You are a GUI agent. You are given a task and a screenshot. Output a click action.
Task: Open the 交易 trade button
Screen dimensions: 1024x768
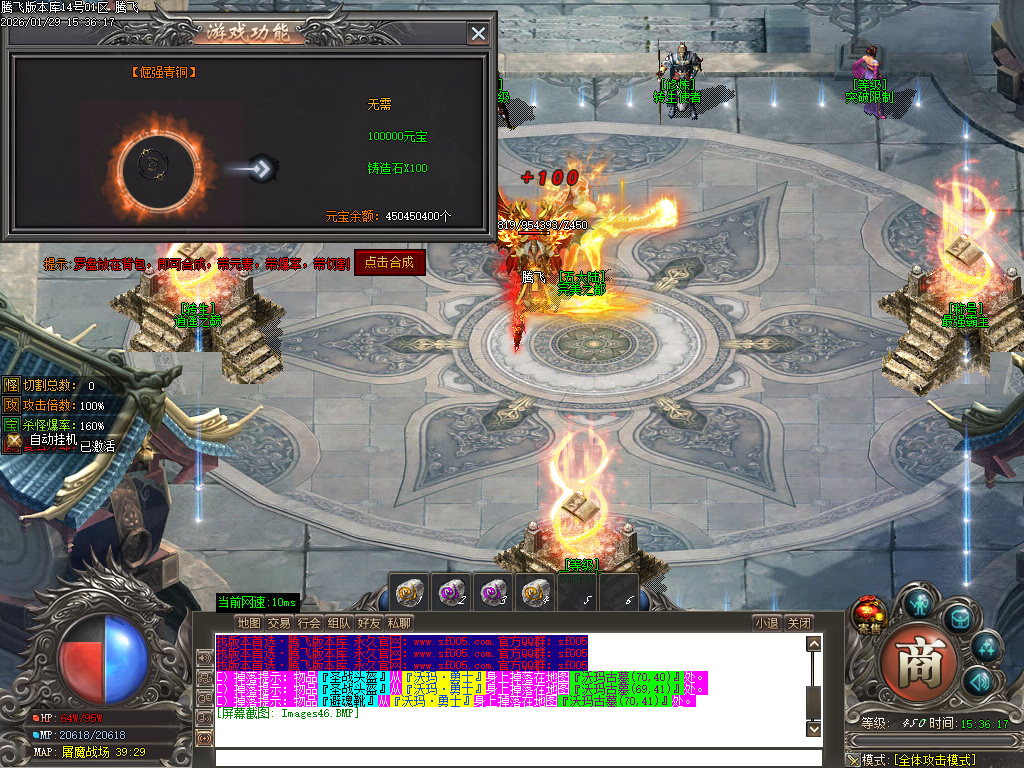(279, 623)
